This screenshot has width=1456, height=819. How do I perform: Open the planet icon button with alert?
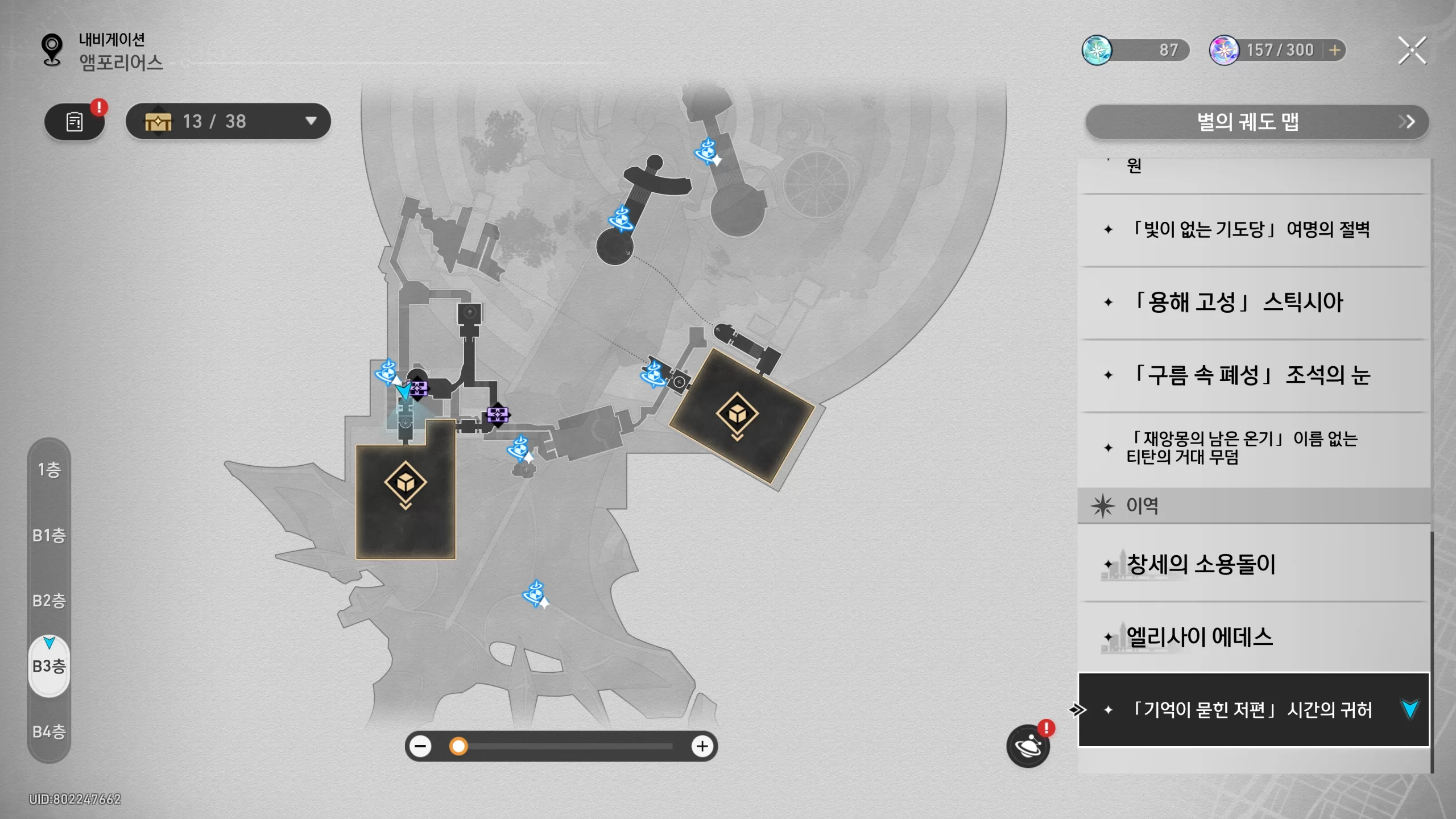(1028, 746)
